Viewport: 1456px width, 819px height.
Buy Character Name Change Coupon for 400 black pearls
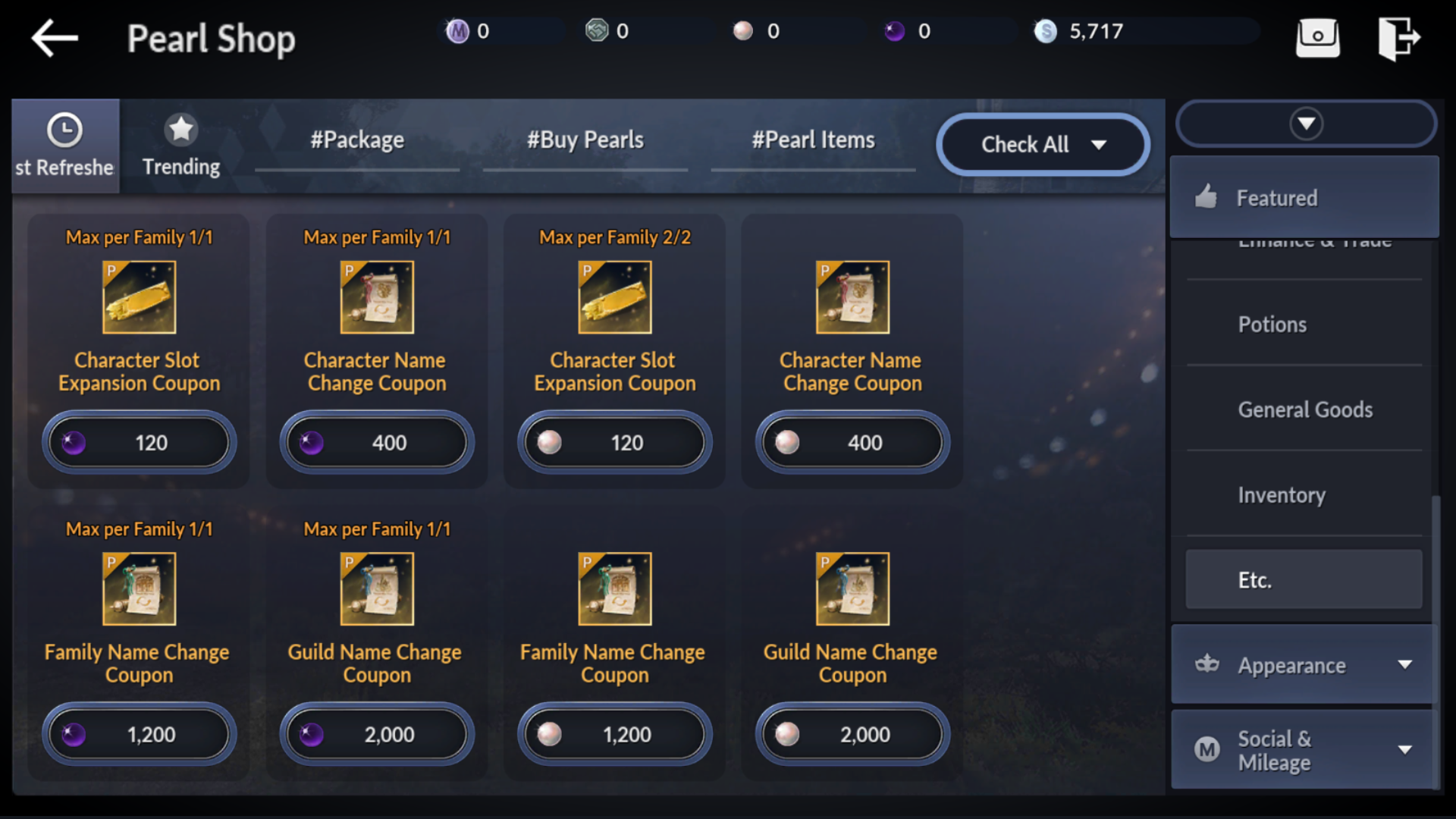377,442
